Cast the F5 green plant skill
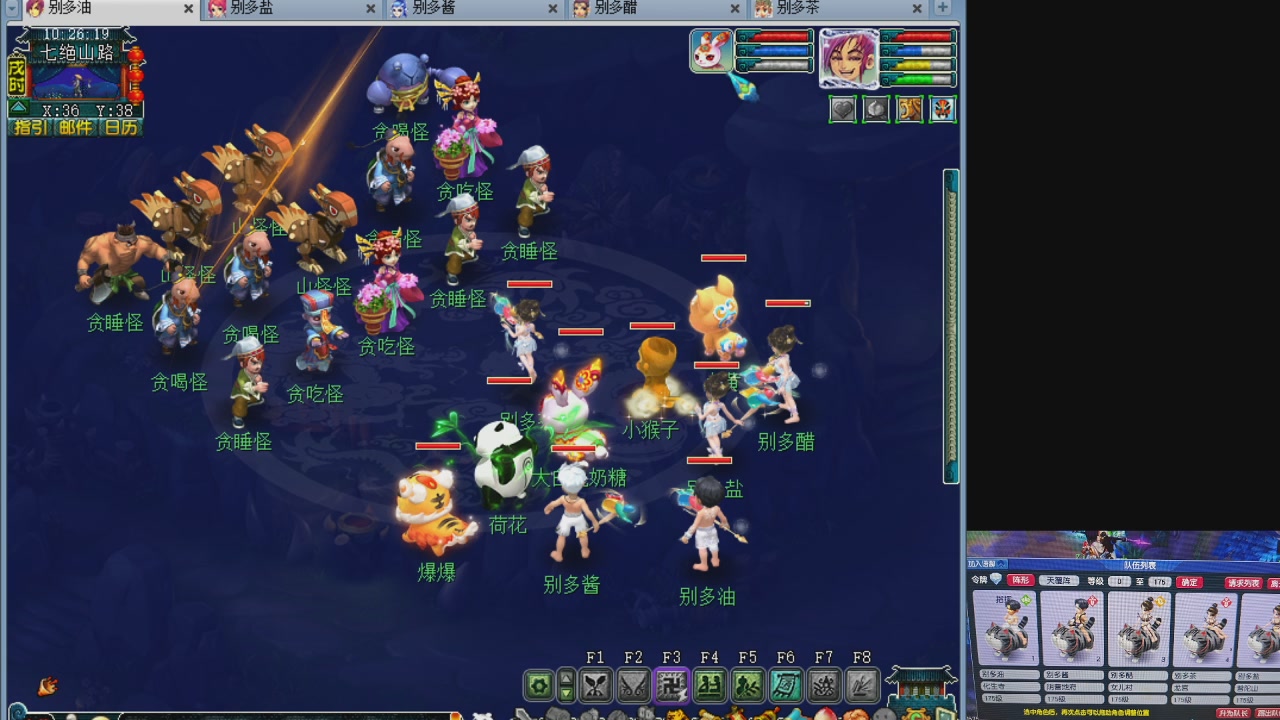Screen dimensions: 1280x720 [x=747, y=685]
